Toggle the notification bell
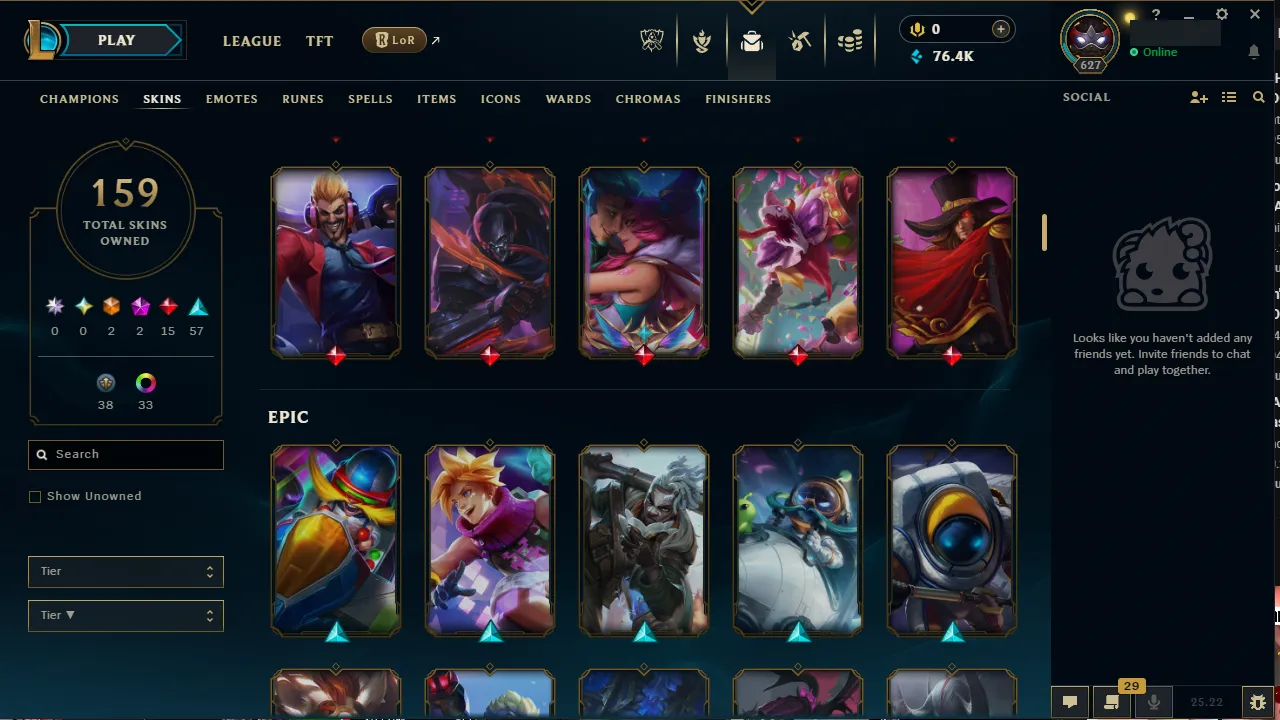This screenshot has height=720, width=1280. 1254,52
